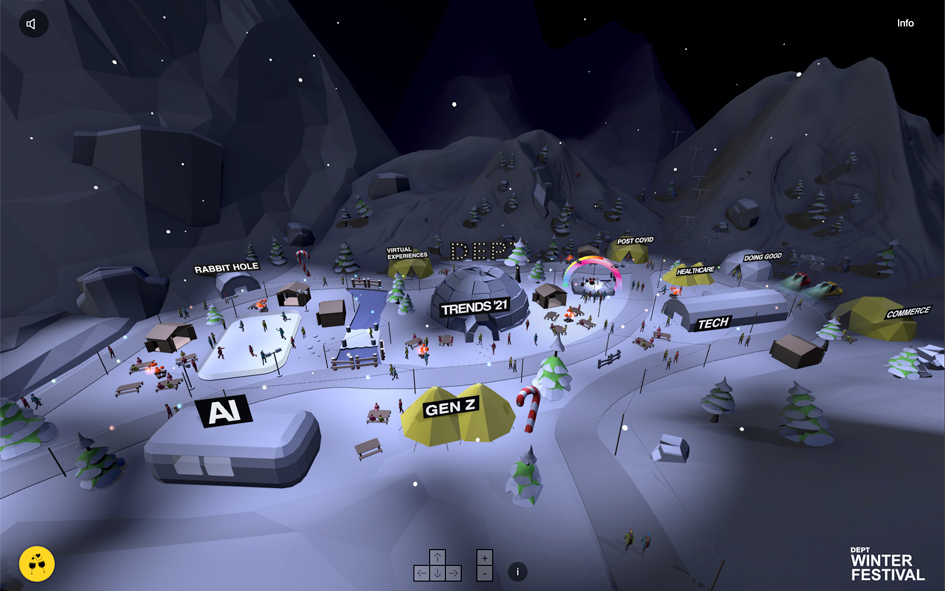Toggle the sound speaker icon
The height and width of the screenshot is (591, 945).
click(33, 24)
